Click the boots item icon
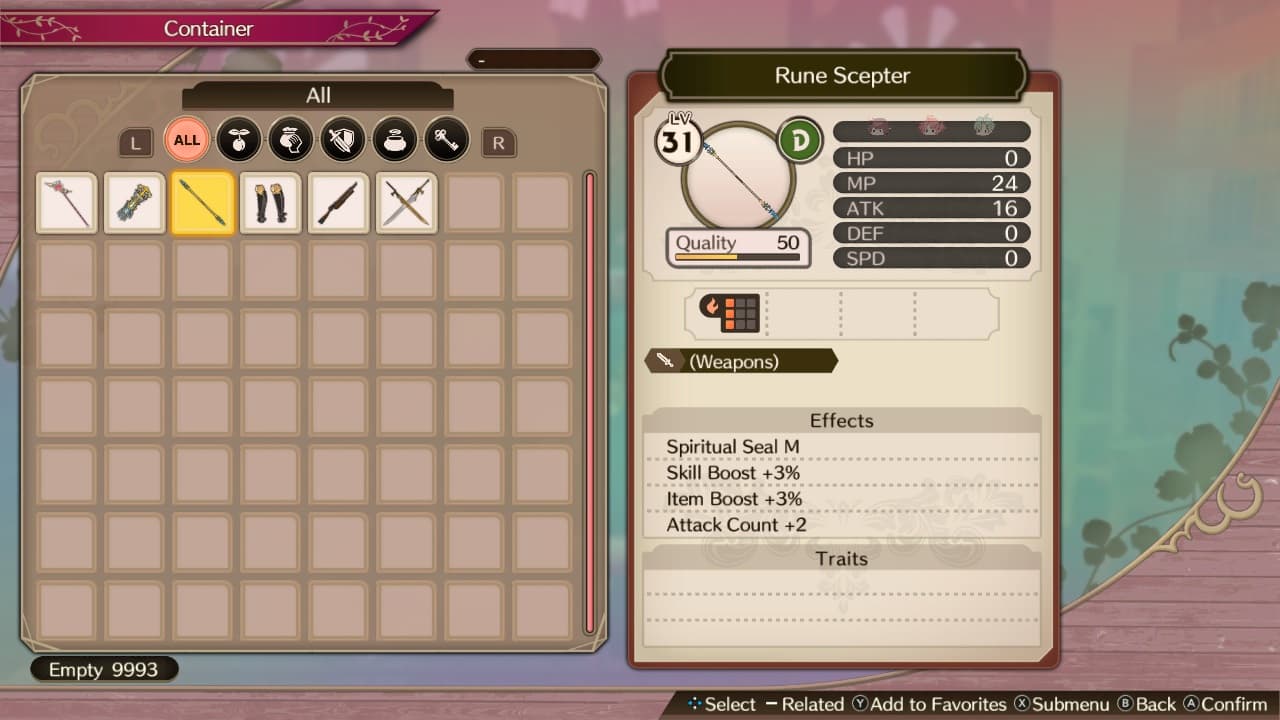This screenshot has width=1280, height=720. 270,202
